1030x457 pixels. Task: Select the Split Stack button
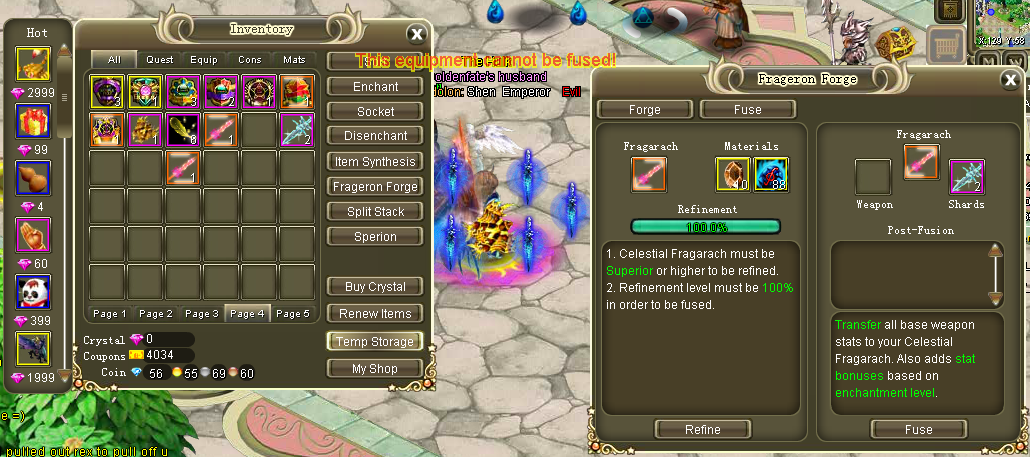click(x=375, y=212)
